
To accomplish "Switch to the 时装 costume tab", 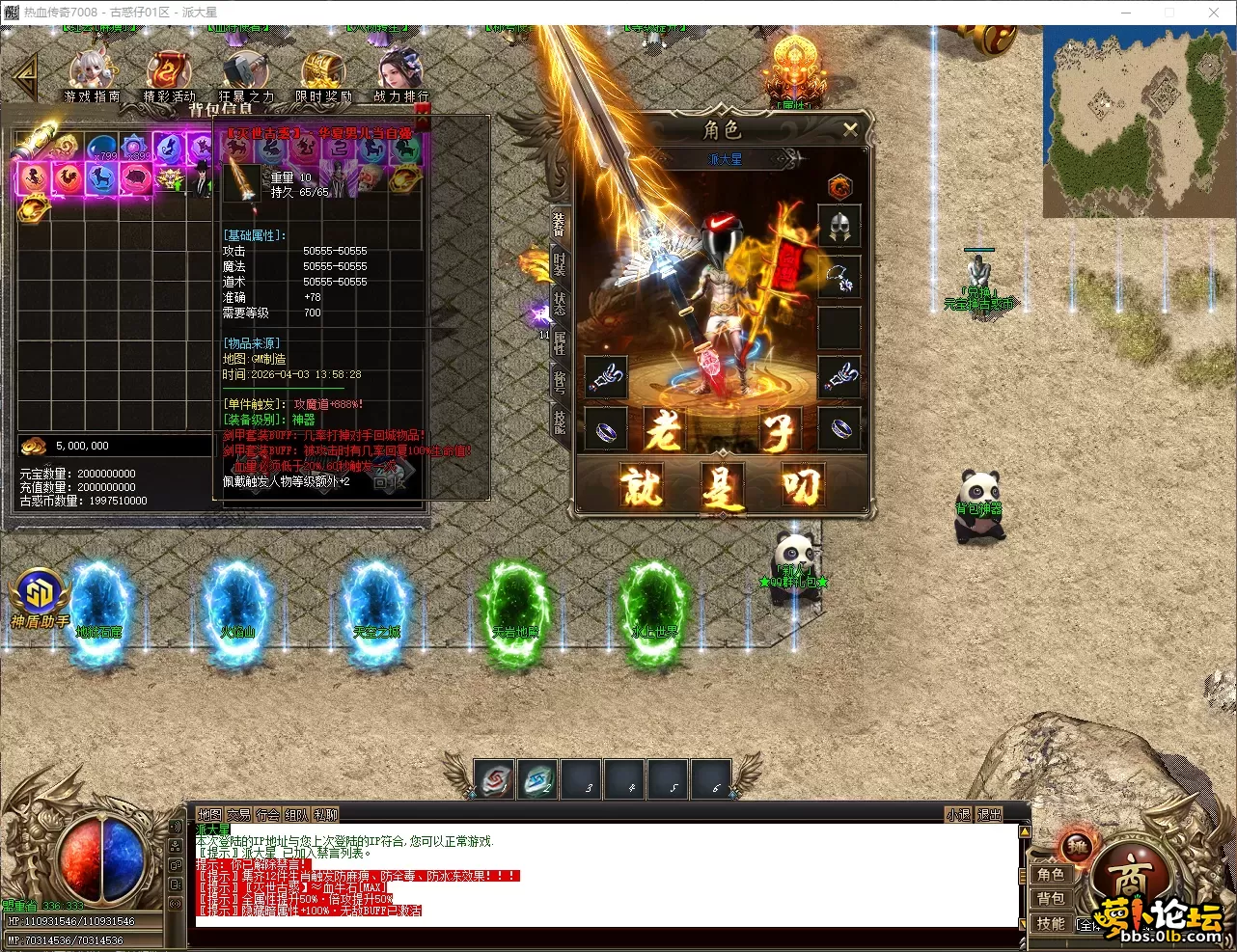I will (560, 261).
